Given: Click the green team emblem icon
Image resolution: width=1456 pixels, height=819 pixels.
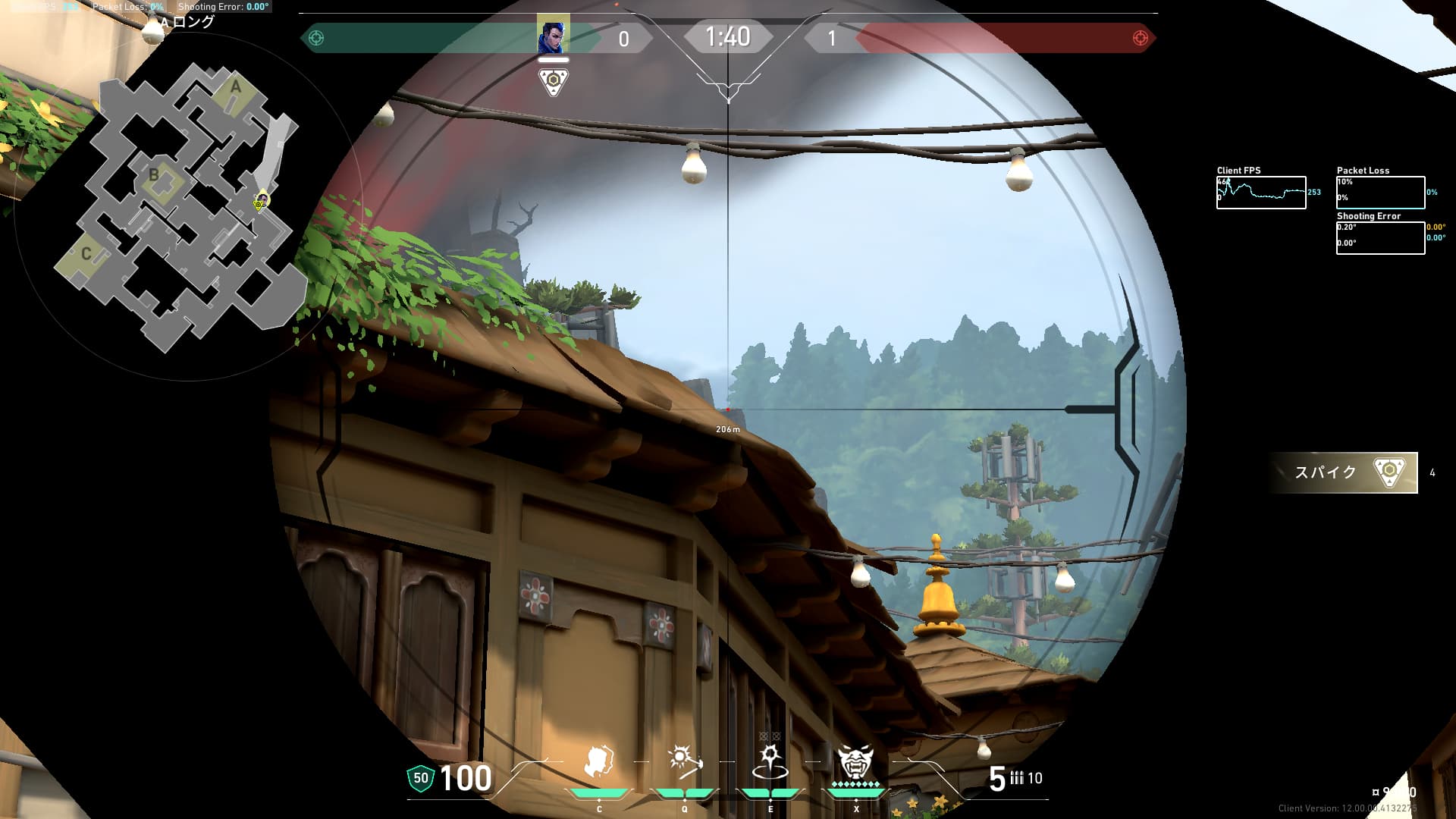Looking at the screenshot, I should (x=316, y=38).
